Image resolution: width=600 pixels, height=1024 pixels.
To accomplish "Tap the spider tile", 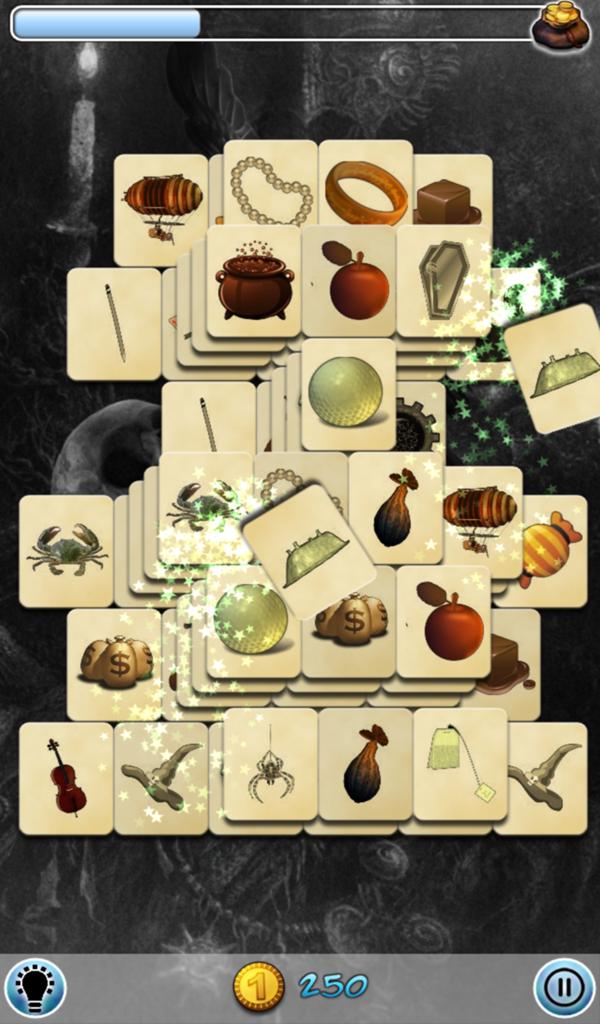I will [x=270, y=767].
